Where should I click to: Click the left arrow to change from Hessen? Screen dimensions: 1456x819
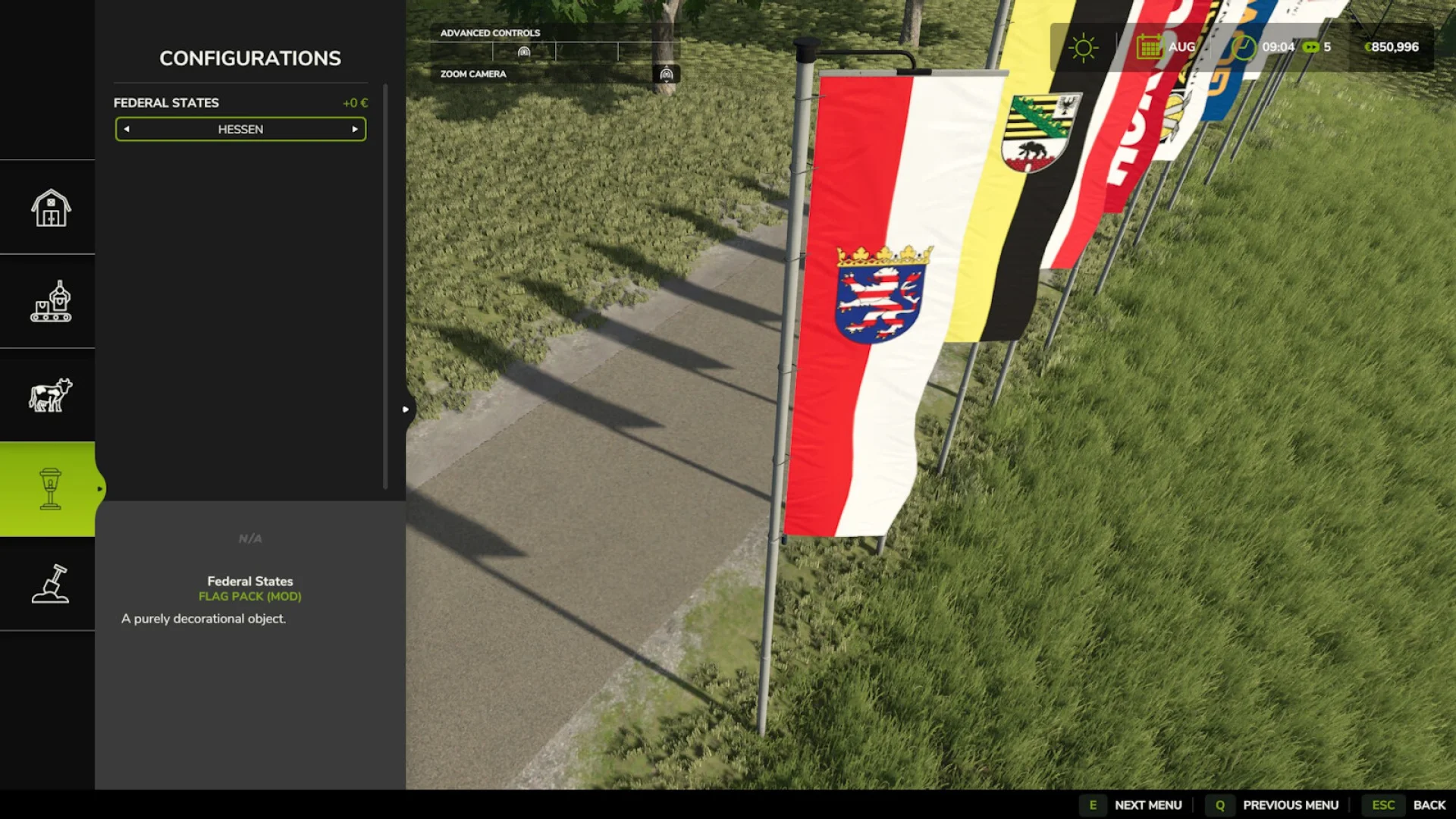[126, 129]
